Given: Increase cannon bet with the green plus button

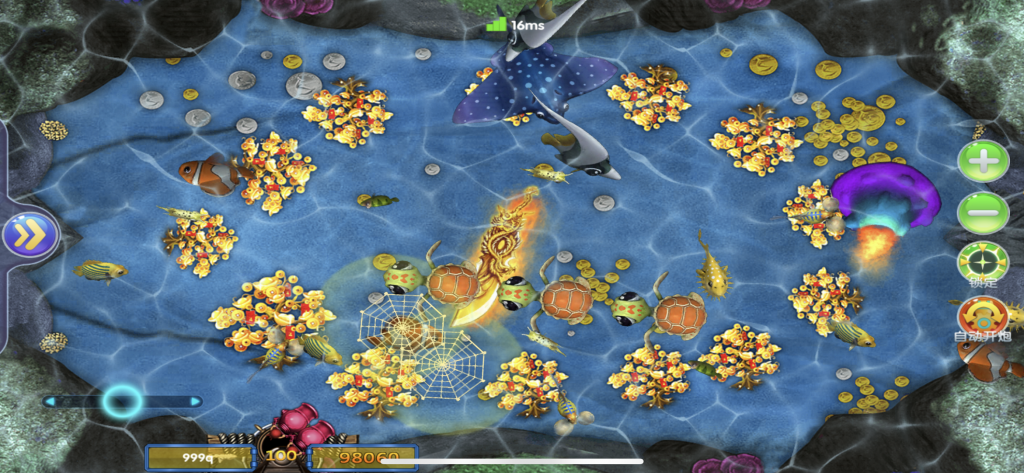Looking at the screenshot, I should [x=983, y=161].
